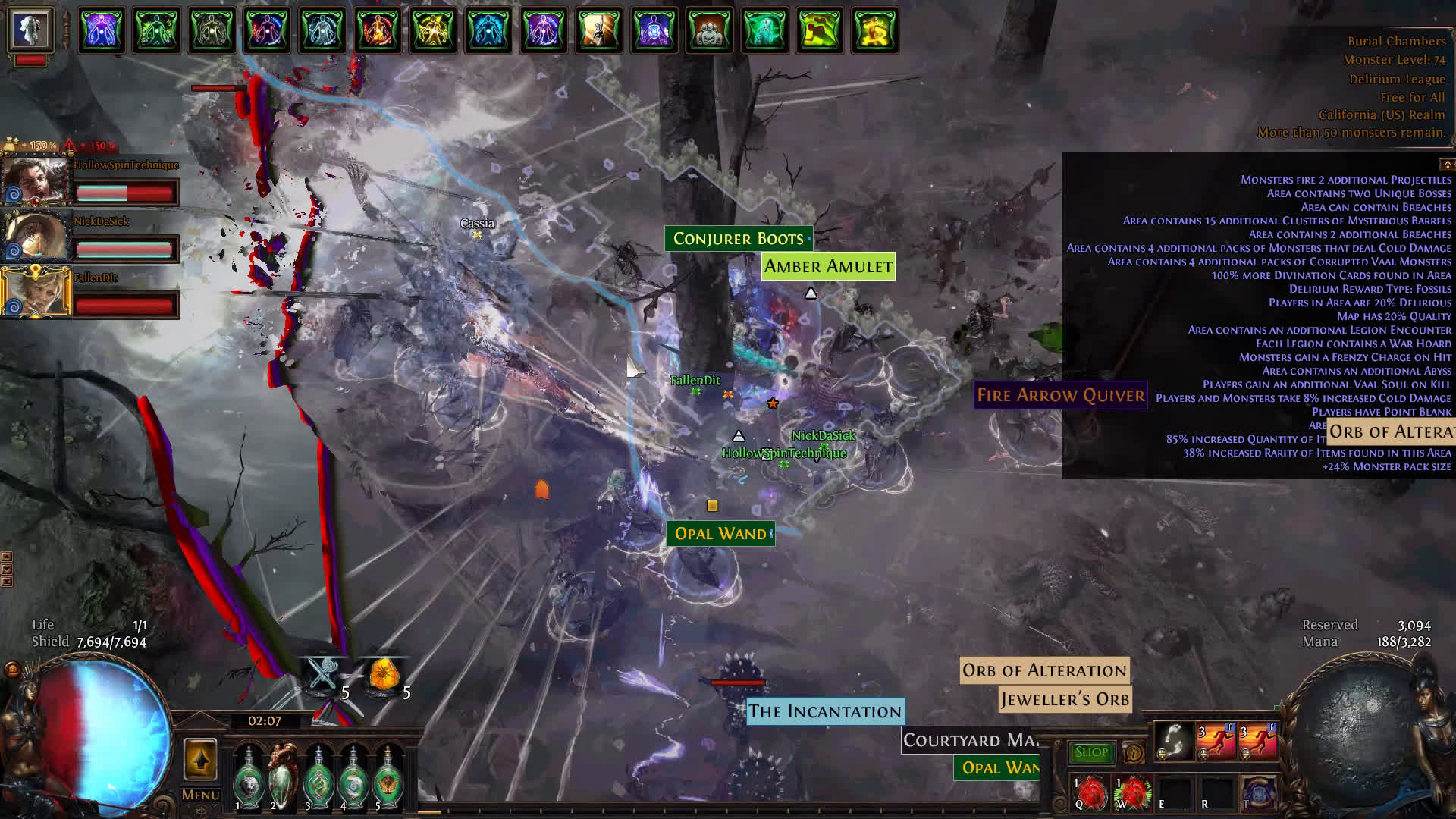Pick up The Incantation card label
Screen dimensions: 1456x819
coord(825,711)
